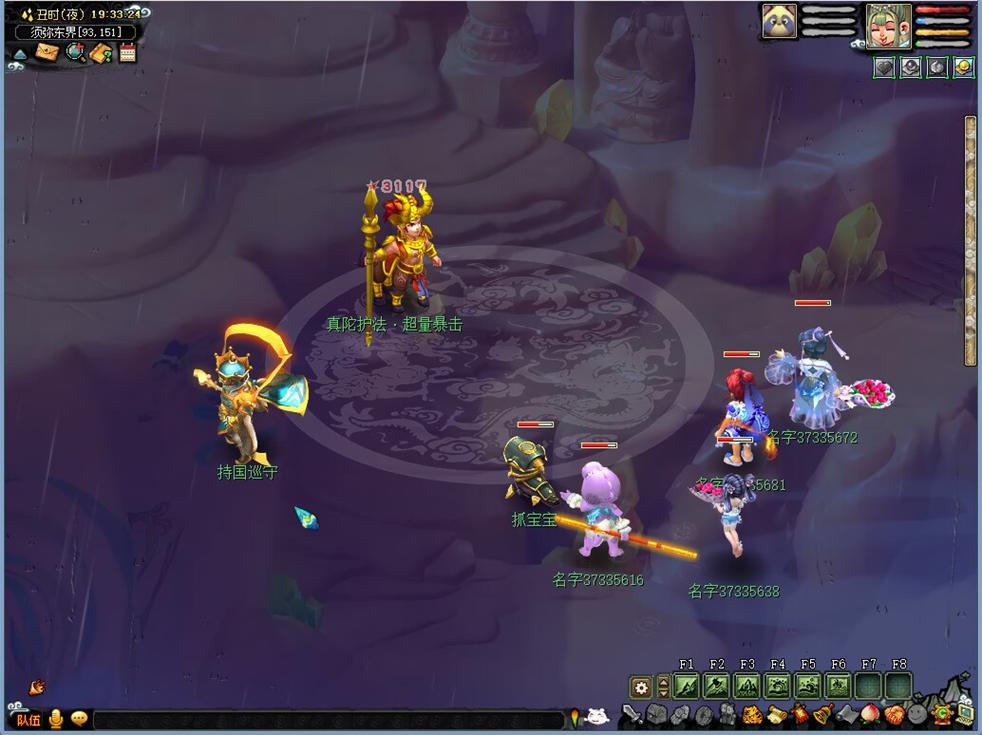Screen dimensions: 982x735
Task: Open the golden bell icon
Action: pos(822,714)
